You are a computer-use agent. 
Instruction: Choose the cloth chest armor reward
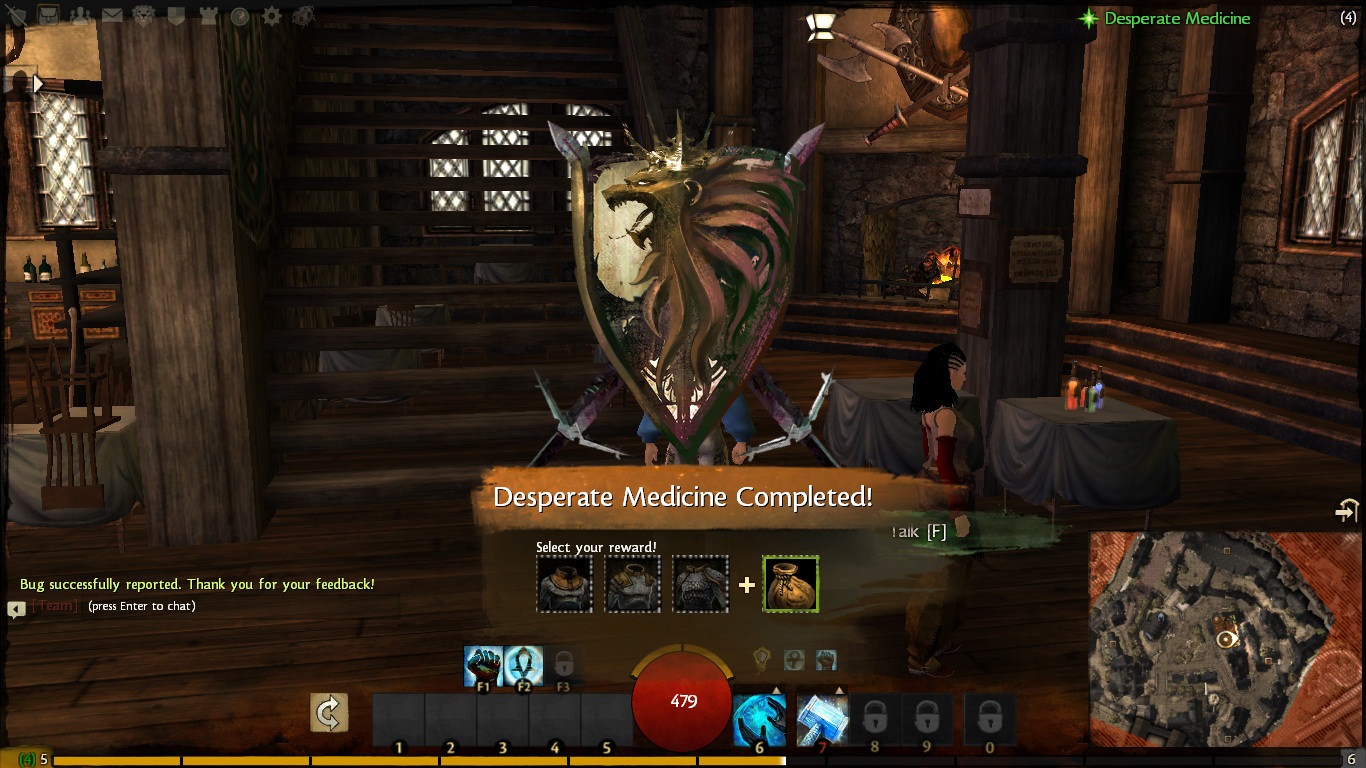click(x=564, y=584)
